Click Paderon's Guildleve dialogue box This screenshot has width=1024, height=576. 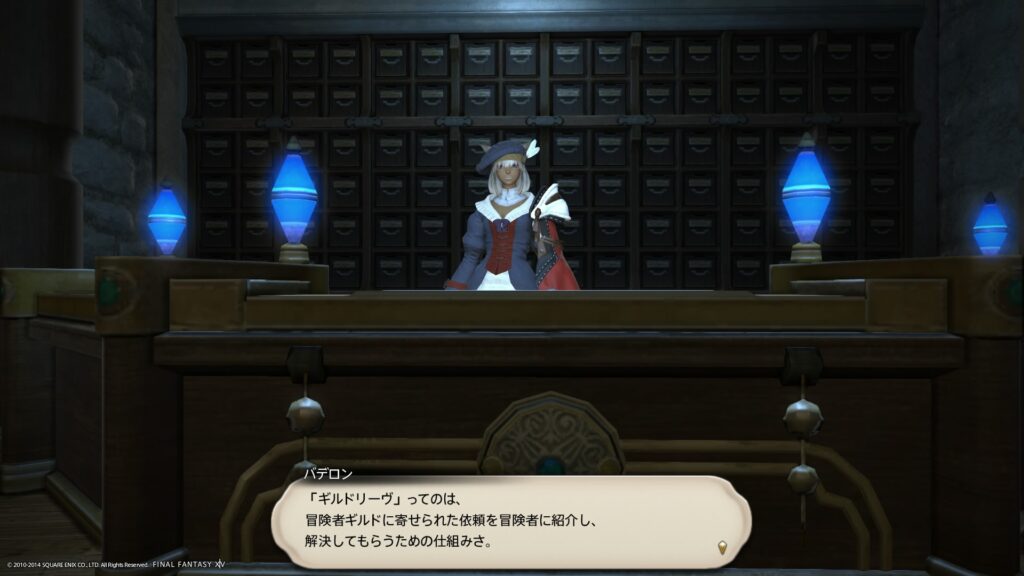pyautogui.click(x=510, y=521)
